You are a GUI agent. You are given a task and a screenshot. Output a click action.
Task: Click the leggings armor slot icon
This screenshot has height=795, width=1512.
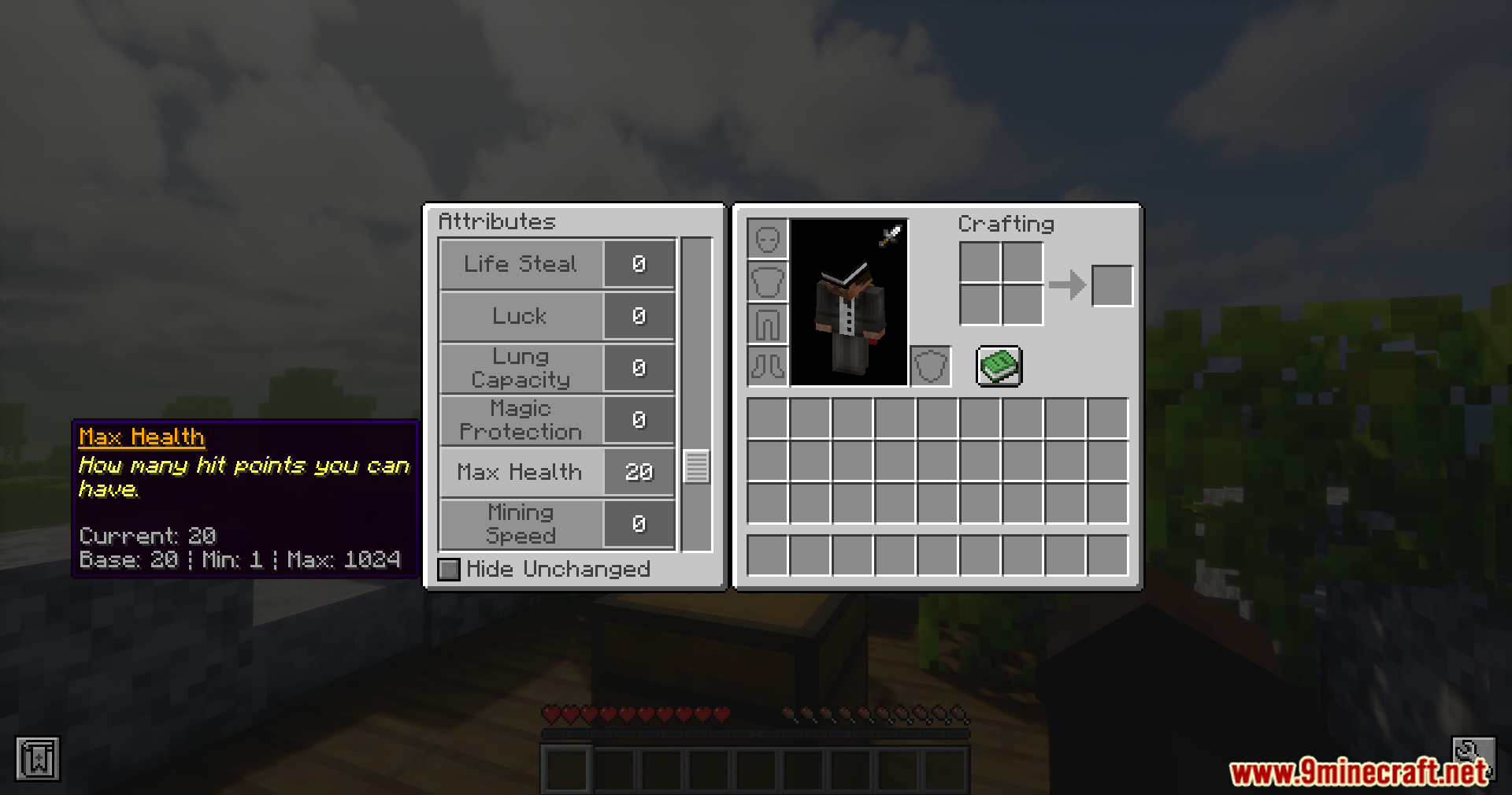point(768,325)
